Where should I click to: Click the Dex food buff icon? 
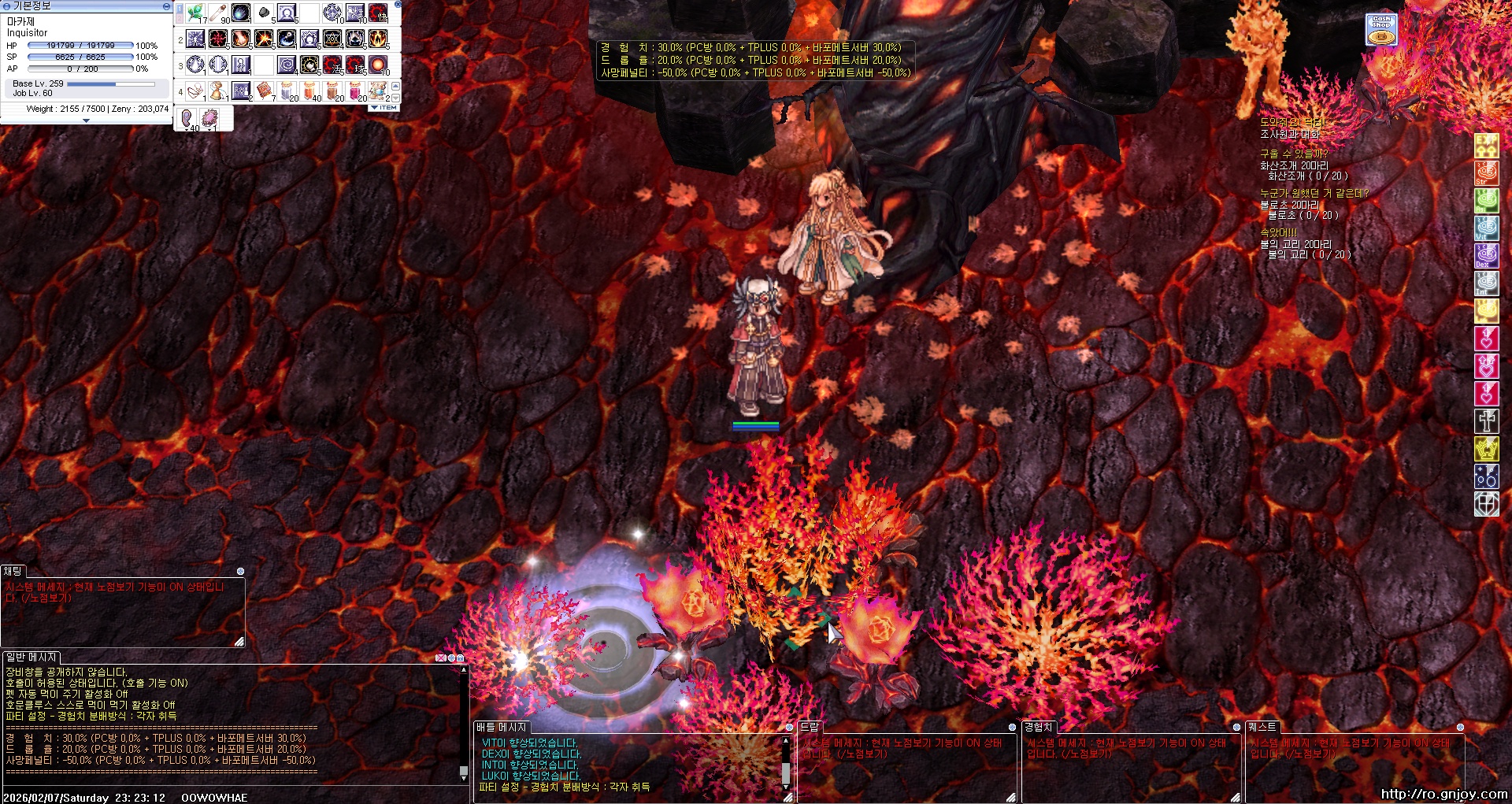click(x=1486, y=256)
